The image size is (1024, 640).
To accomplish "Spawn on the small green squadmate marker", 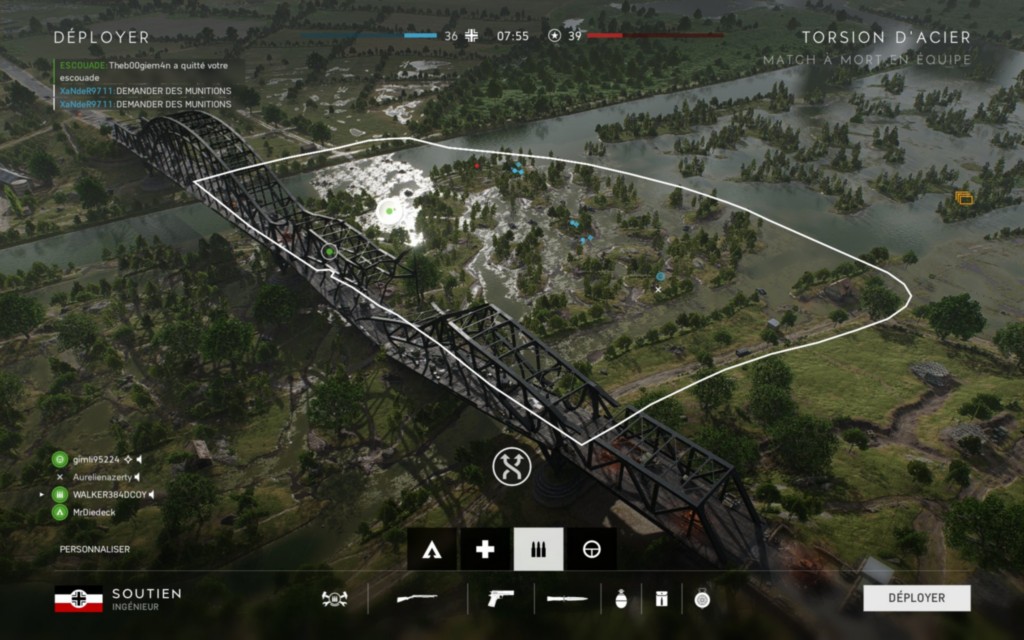I will 328,251.
